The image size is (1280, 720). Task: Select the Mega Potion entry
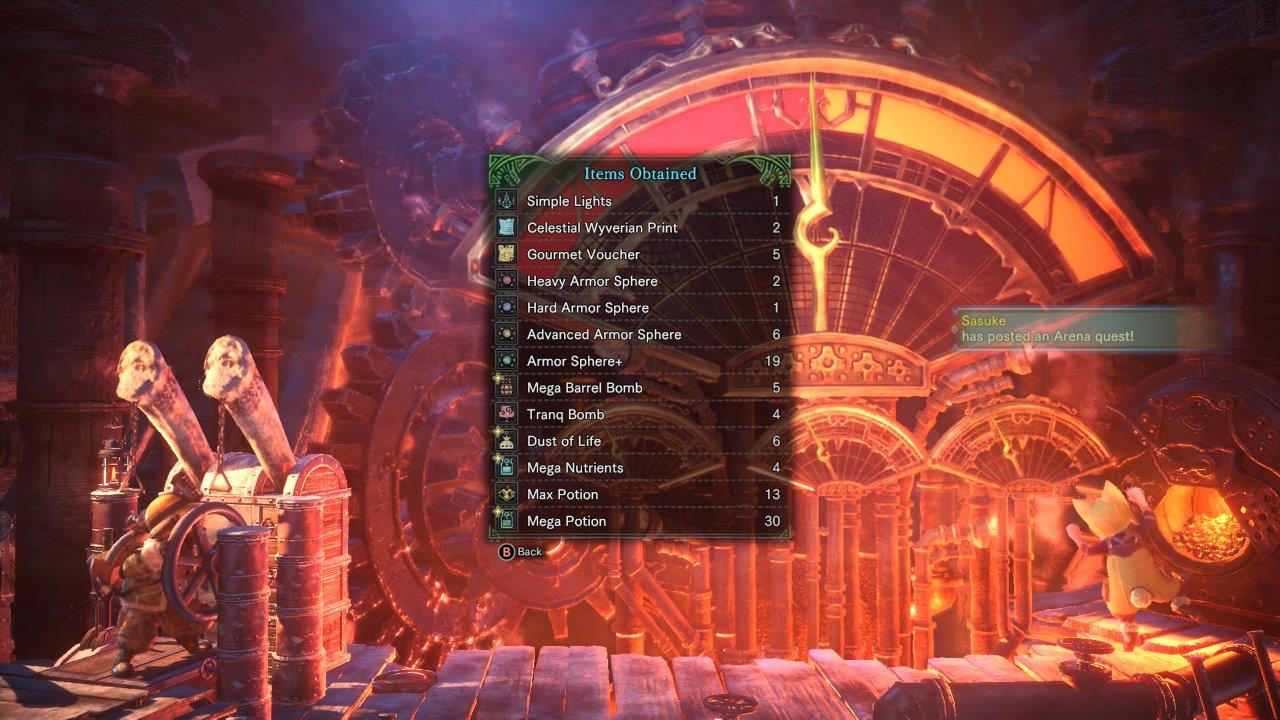639,521
